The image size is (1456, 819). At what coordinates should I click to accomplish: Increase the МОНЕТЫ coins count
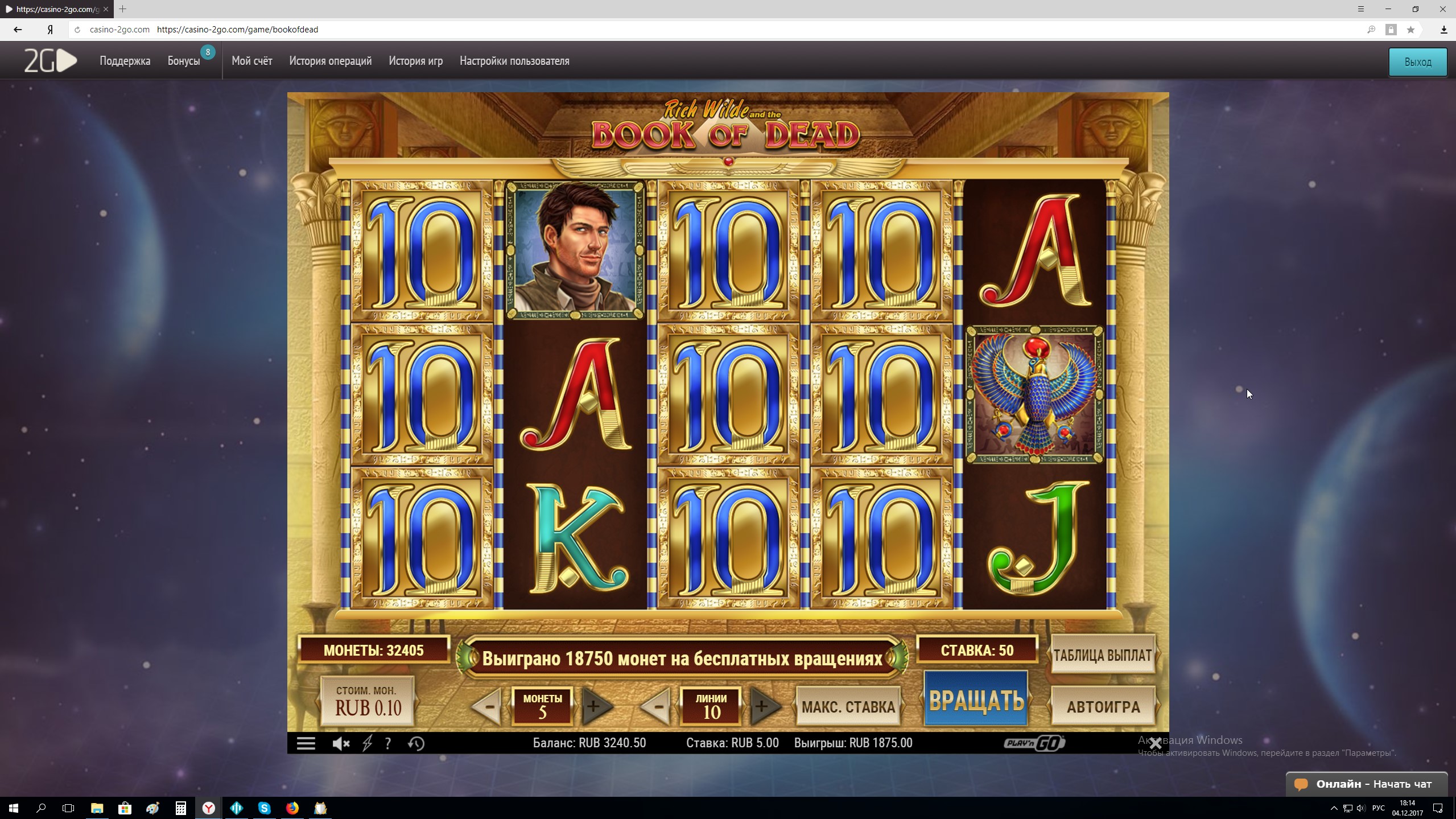(x=595, y=707)
